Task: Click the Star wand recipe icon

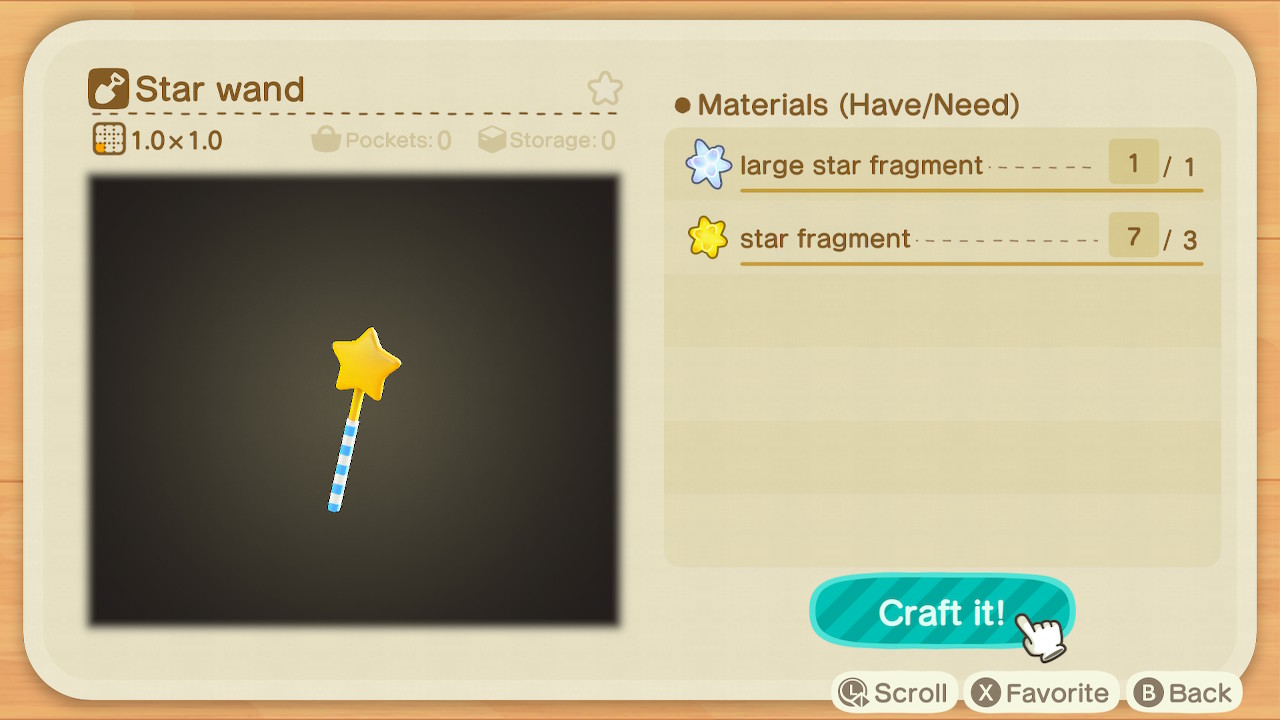Action: click(x=108, y=88)
